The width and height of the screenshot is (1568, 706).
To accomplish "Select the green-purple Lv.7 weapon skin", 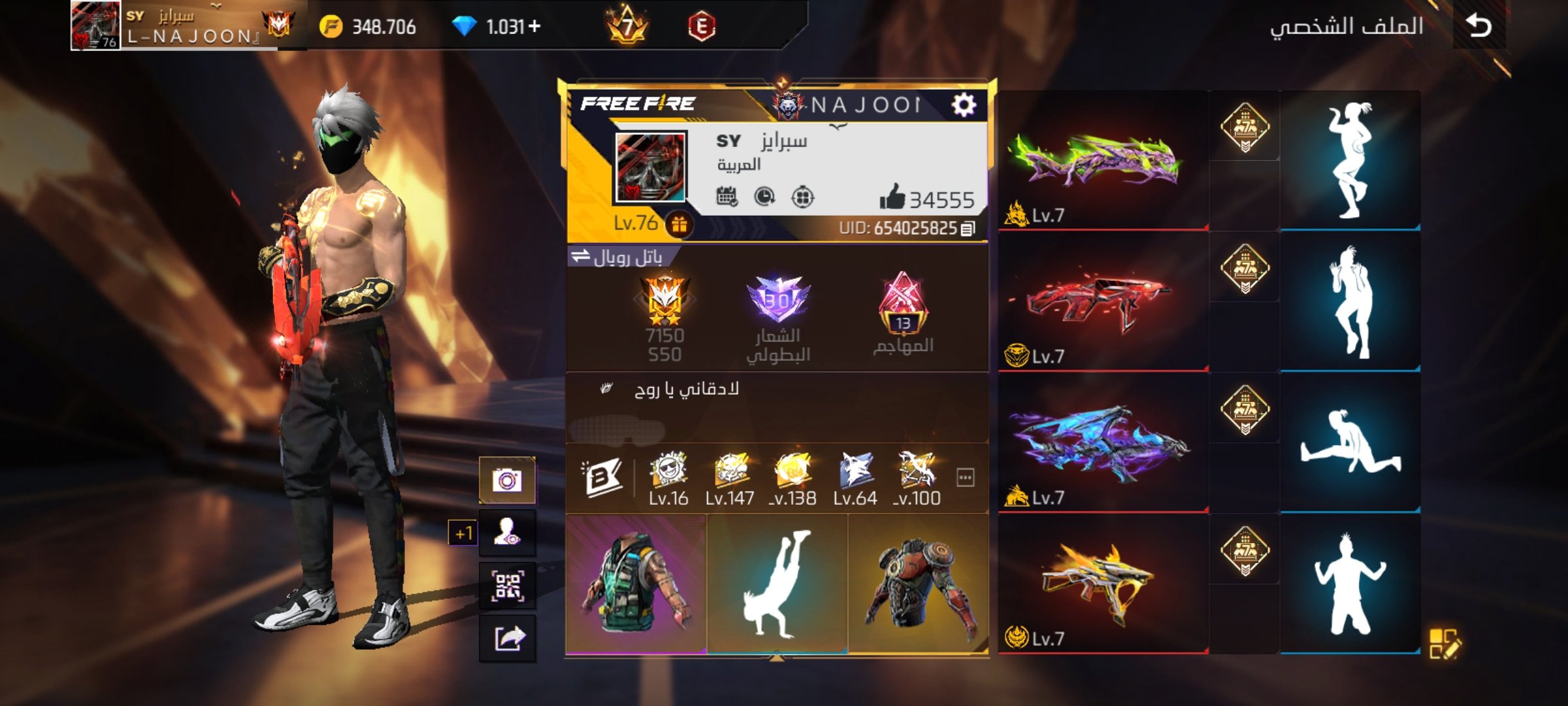I will [1102, 161].
